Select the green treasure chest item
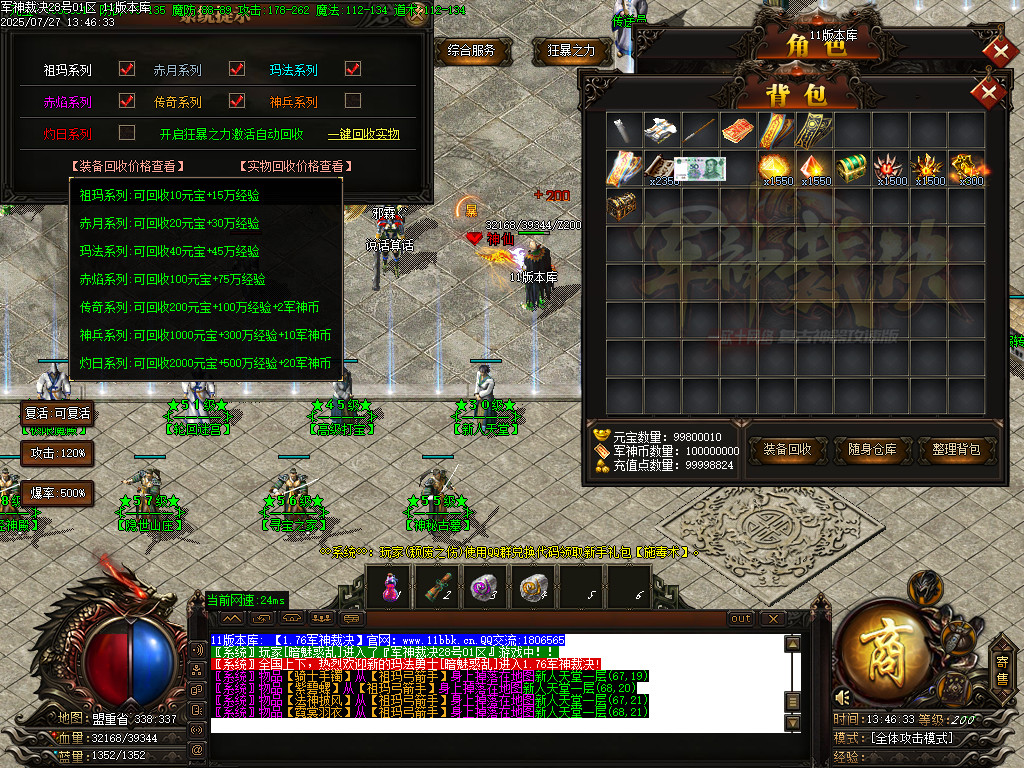Viewport: 1024px width, 768px height. (x=851, y=167)
